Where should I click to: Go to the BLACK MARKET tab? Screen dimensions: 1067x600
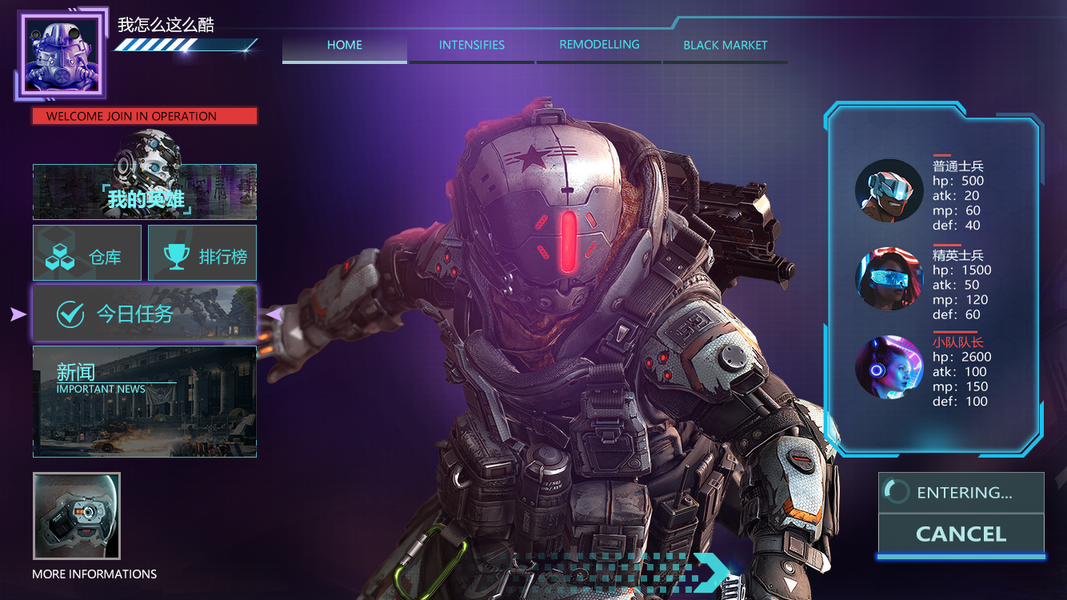pos(725,45)
